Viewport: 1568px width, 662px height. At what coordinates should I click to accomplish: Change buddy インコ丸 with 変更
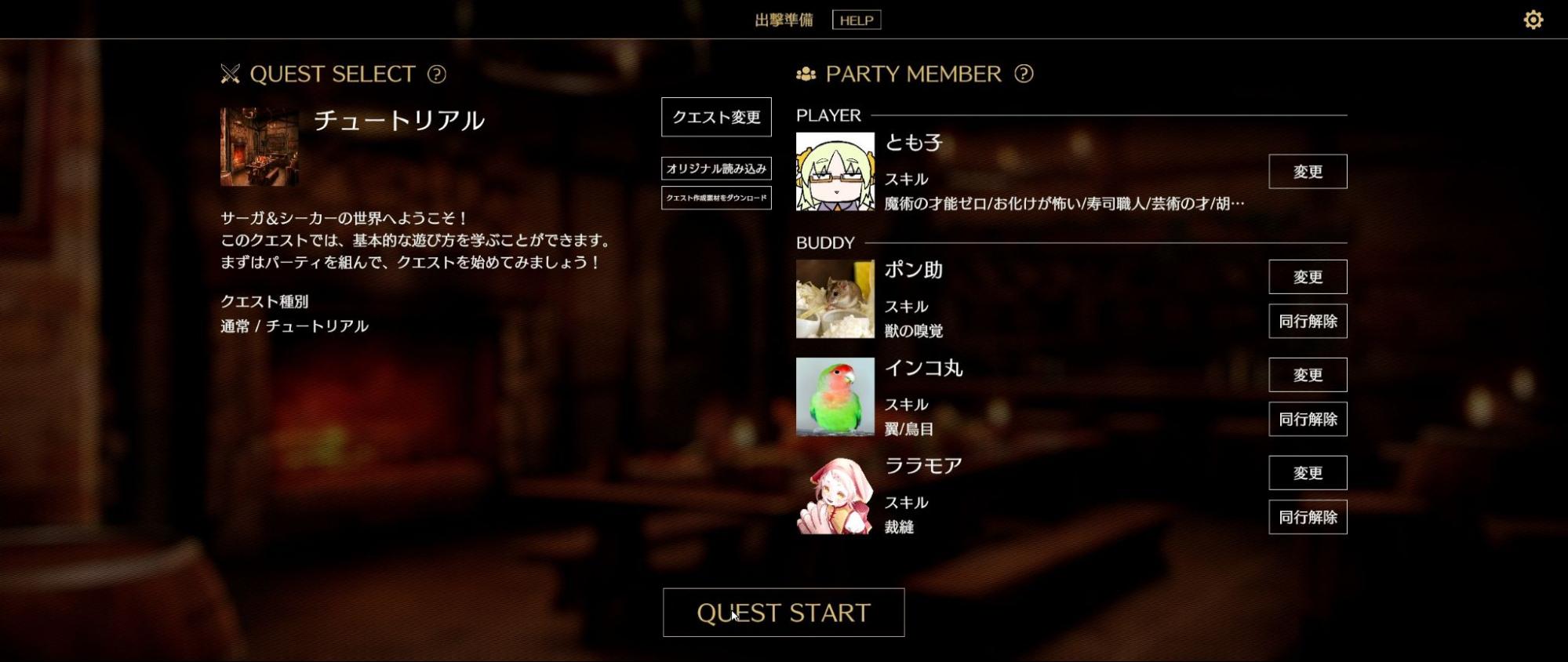(x=1307, y=375)
